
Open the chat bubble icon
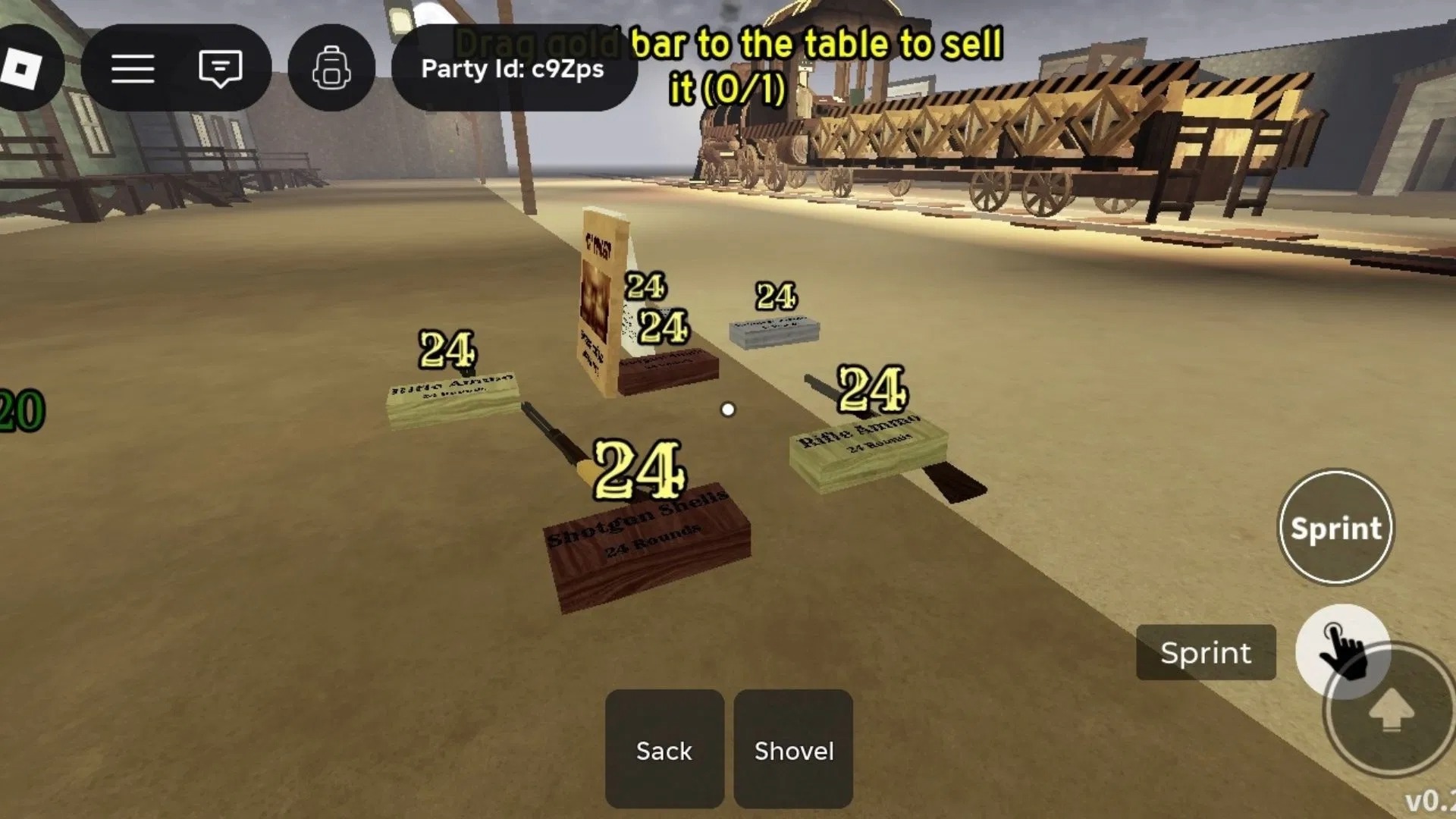pos(220,68)
